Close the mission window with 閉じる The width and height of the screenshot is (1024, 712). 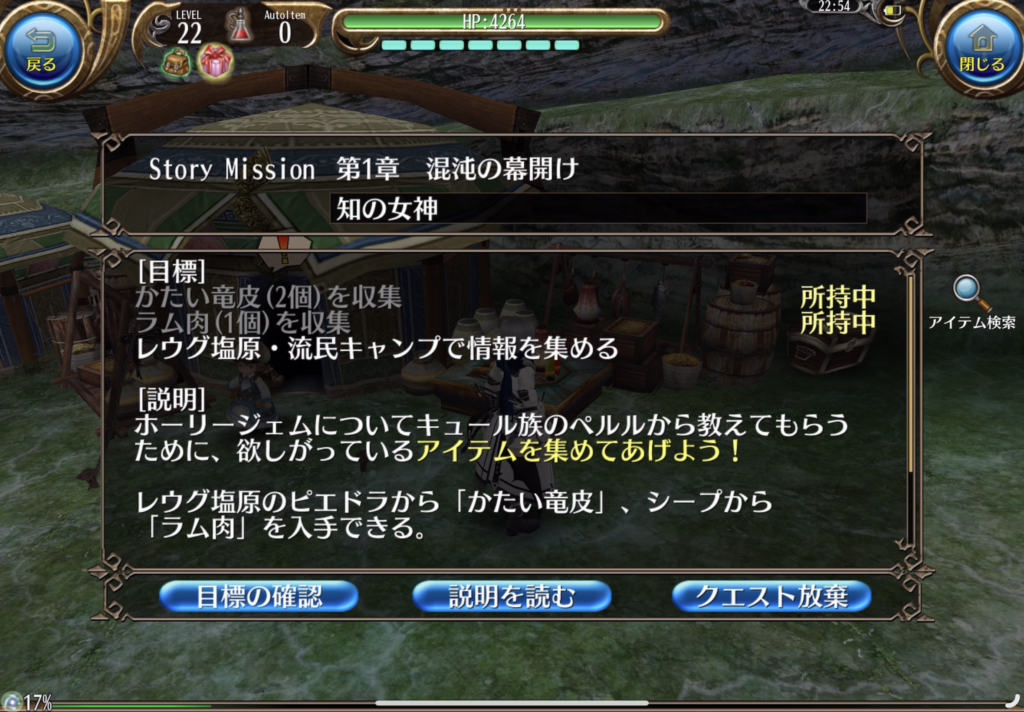[980, 48]
